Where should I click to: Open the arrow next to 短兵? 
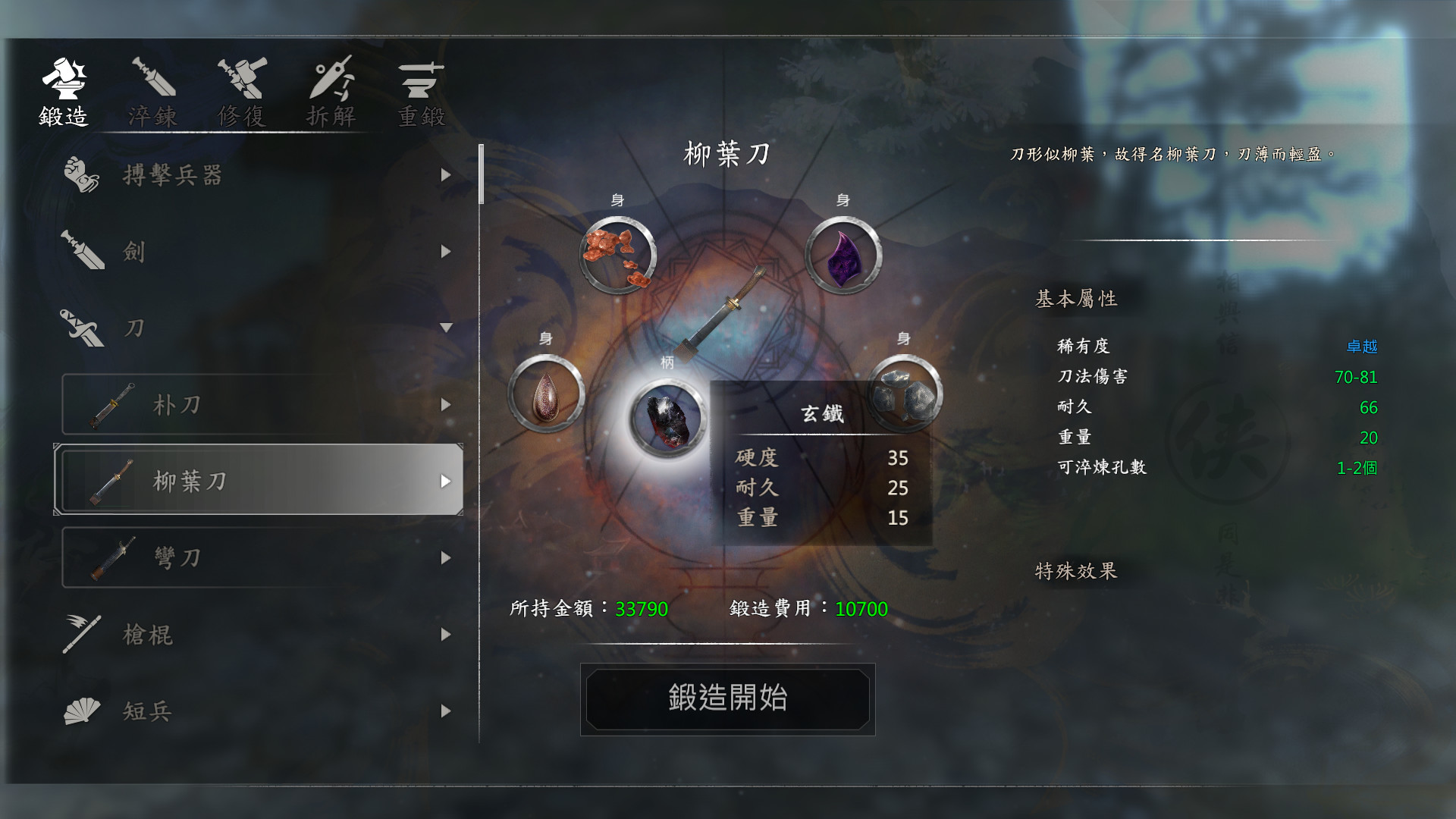click(446, 711)
